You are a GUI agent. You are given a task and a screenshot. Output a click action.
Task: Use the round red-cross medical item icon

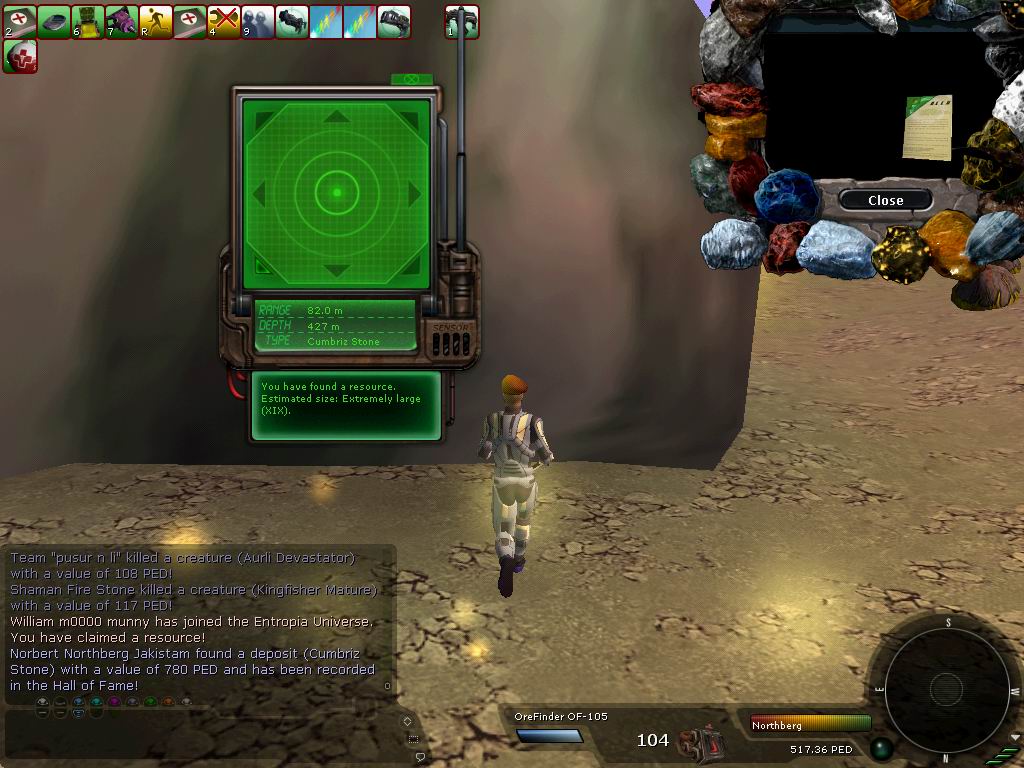point(20,56)
